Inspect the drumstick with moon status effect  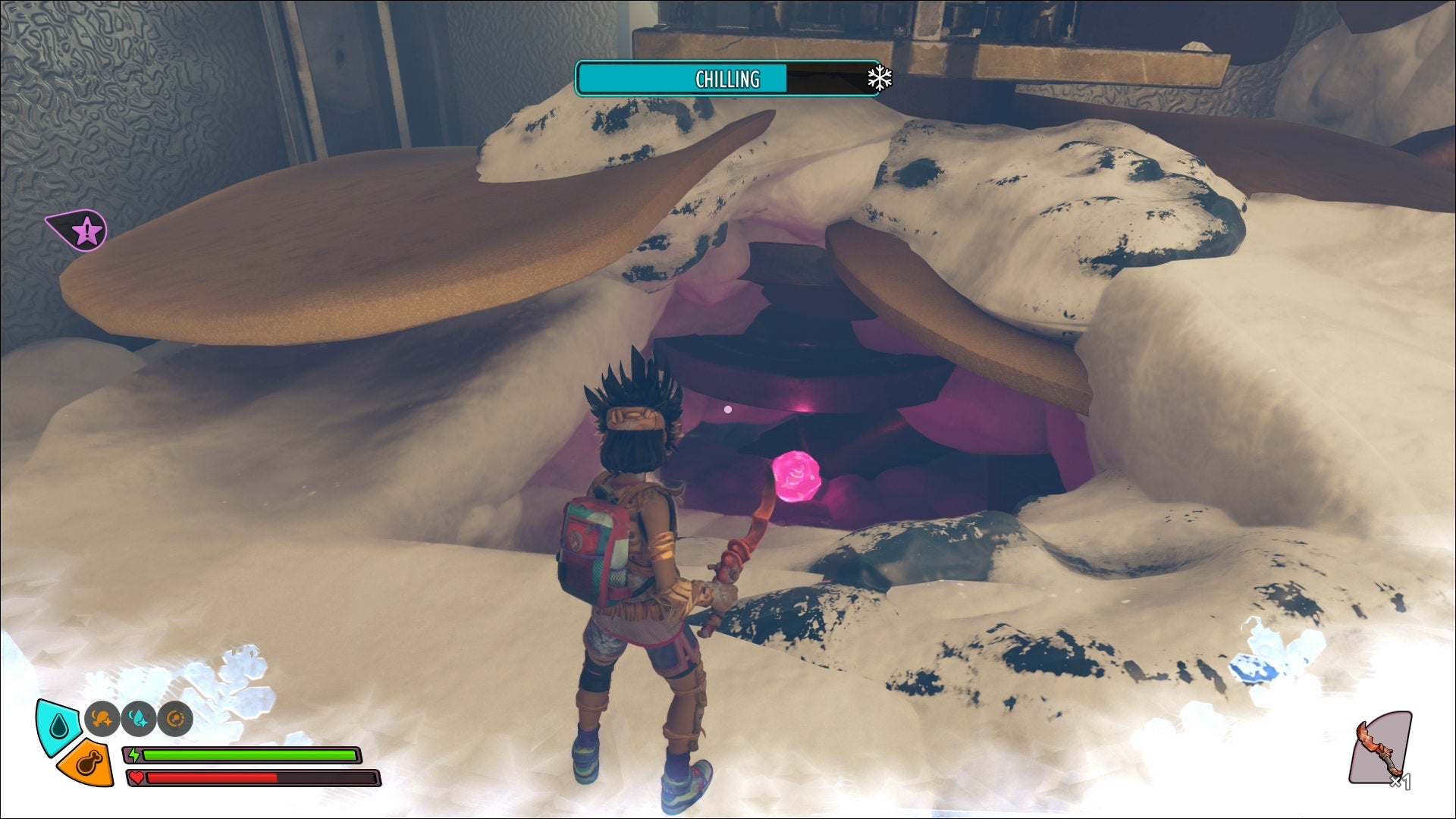coord(102,719)
